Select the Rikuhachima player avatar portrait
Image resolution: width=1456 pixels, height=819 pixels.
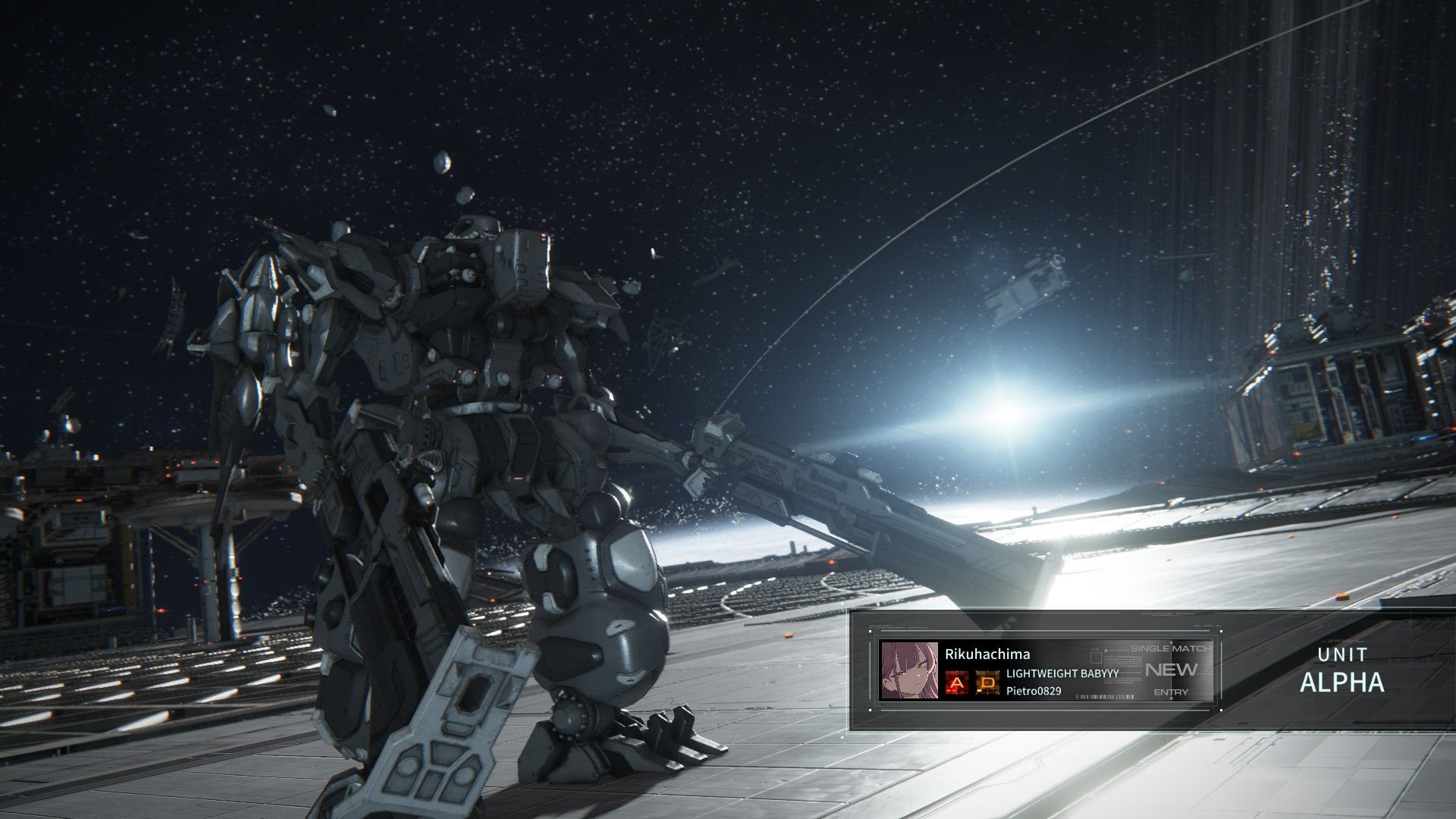908,670
